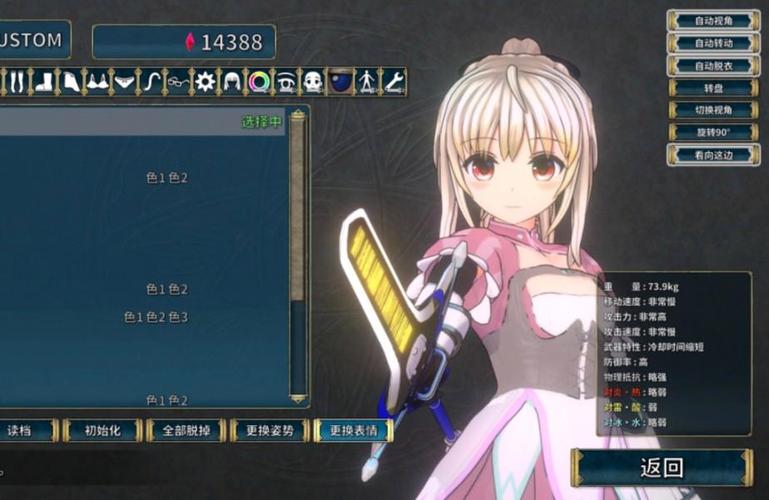
Task: Open the boots category tab
Action: coord(45,81)
